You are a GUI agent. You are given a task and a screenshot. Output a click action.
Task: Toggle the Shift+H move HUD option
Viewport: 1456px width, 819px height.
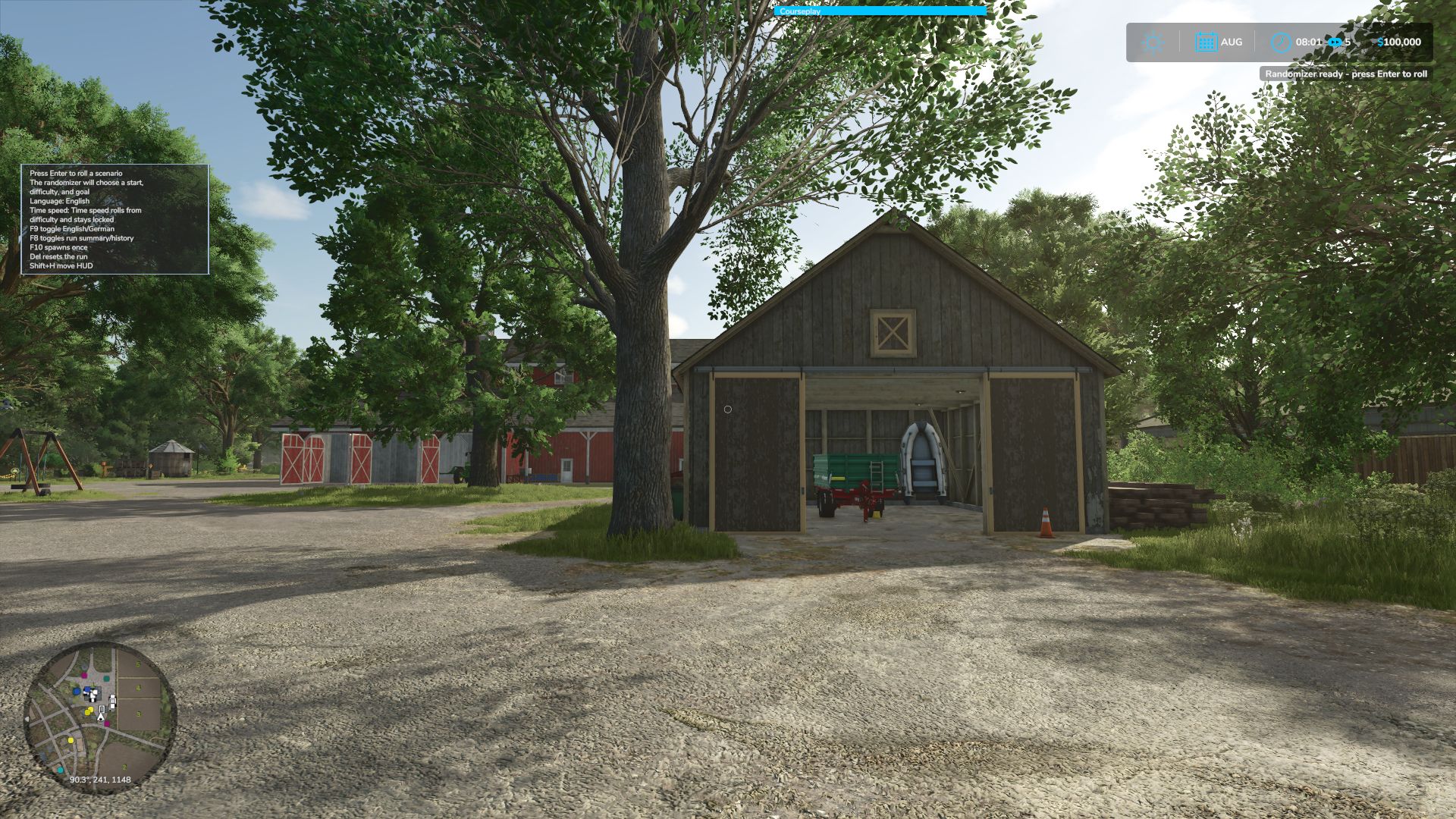pyautogui.click(x=61, y=265)
